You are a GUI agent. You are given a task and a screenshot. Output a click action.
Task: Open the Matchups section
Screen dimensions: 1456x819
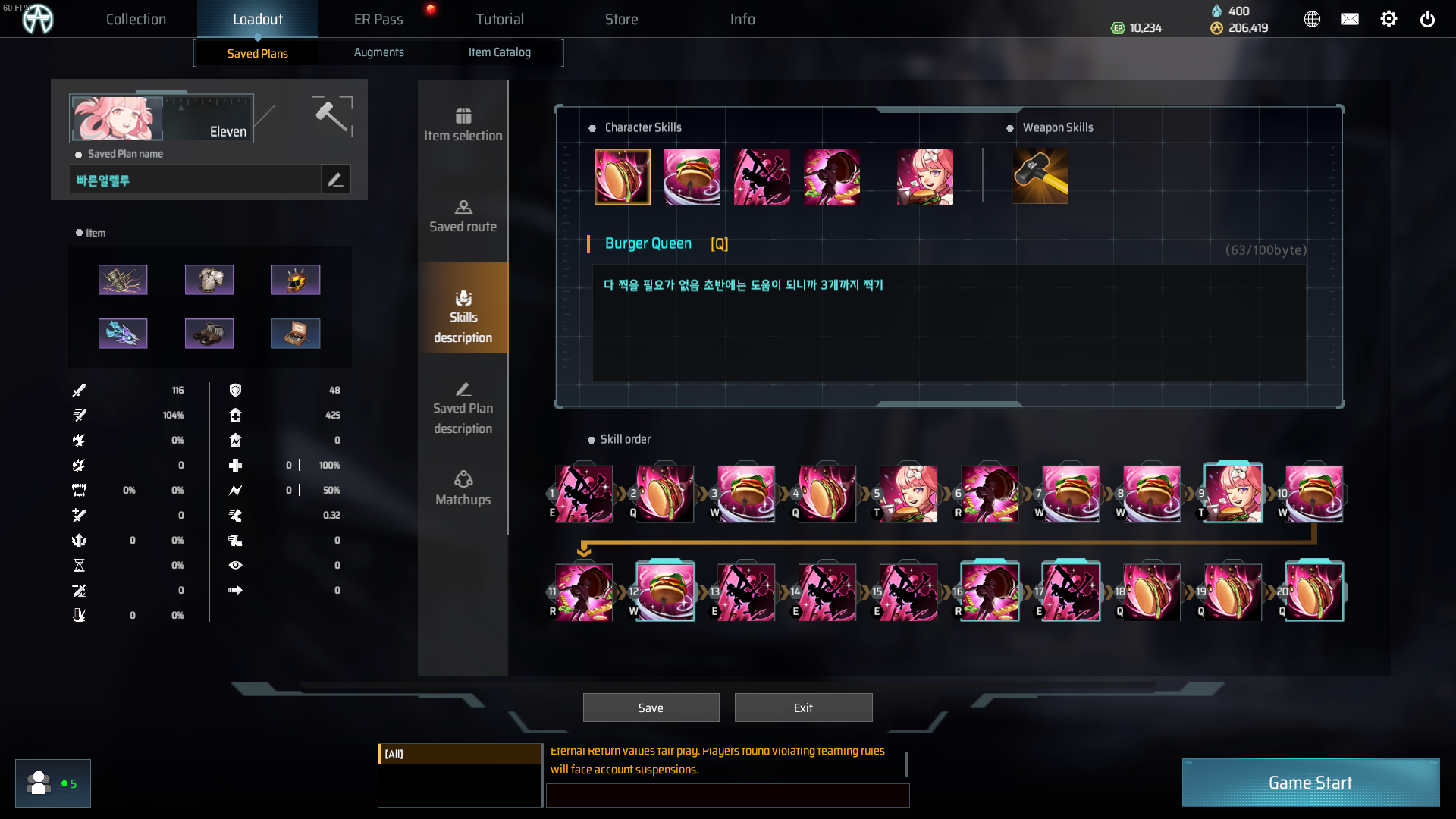coord(463,489)
